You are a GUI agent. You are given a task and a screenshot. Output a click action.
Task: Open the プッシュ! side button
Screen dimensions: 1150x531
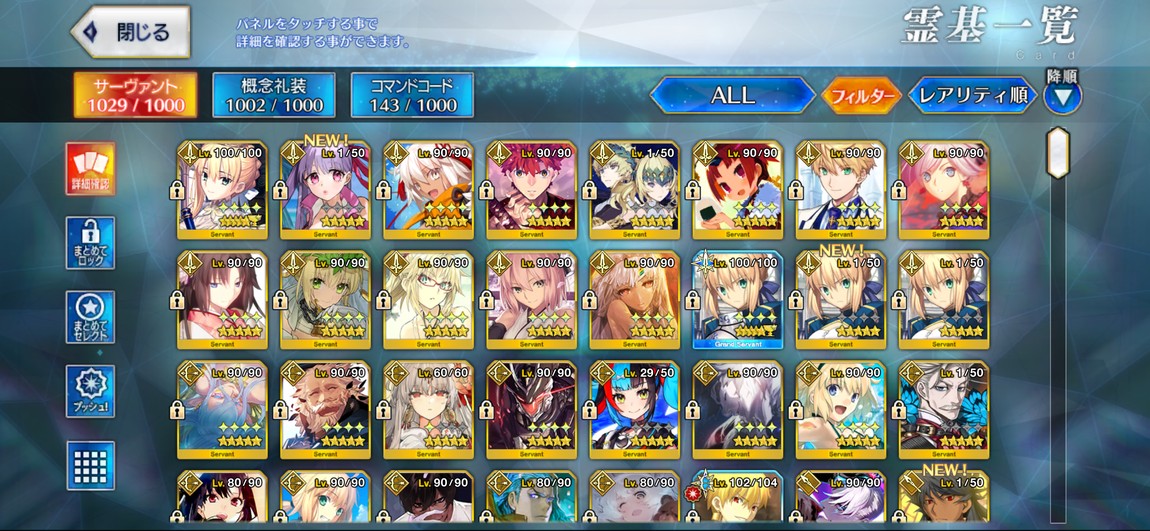91,392
